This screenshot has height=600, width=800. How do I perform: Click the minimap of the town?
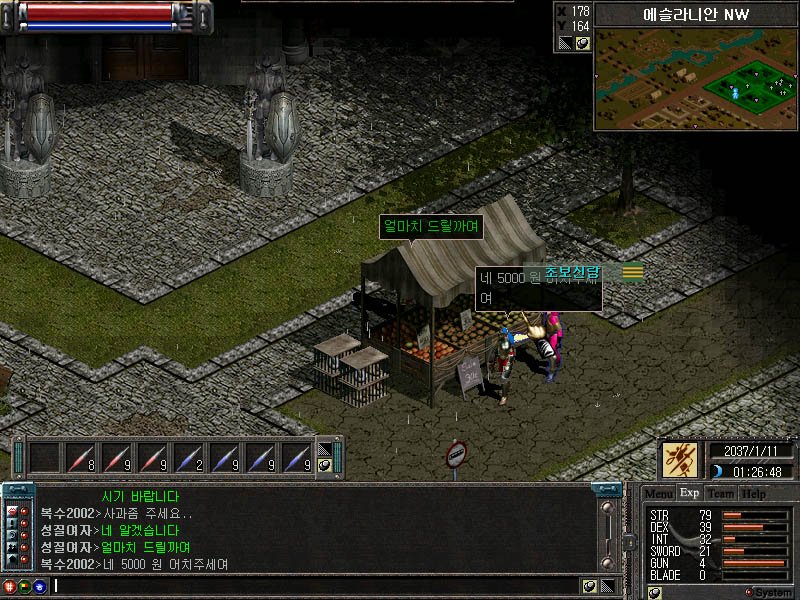pos(696,79)
